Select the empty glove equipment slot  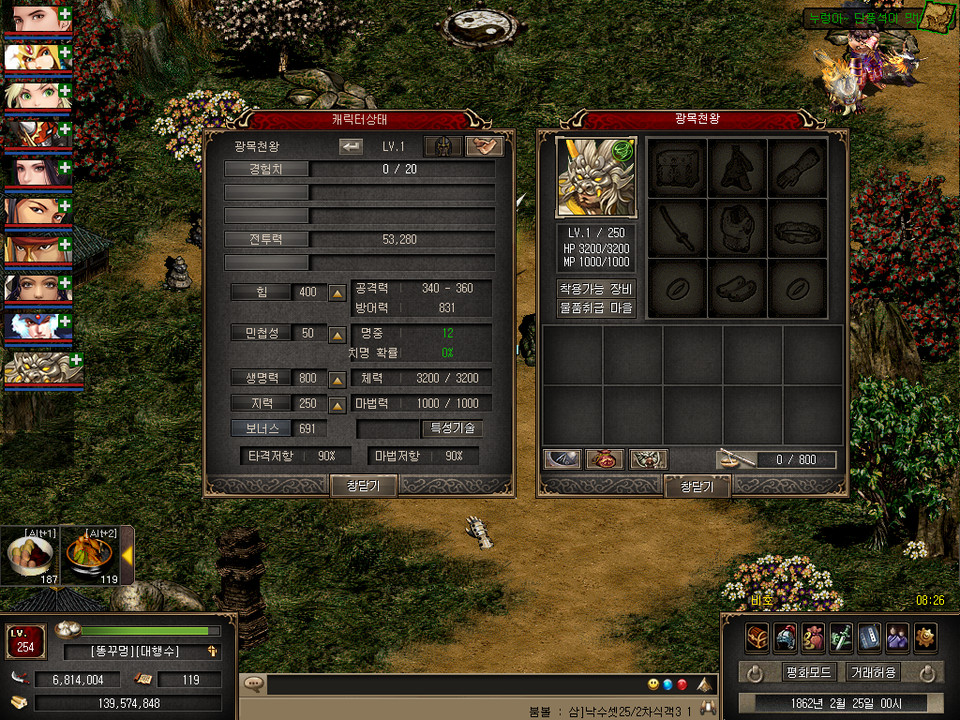point(798,168)
